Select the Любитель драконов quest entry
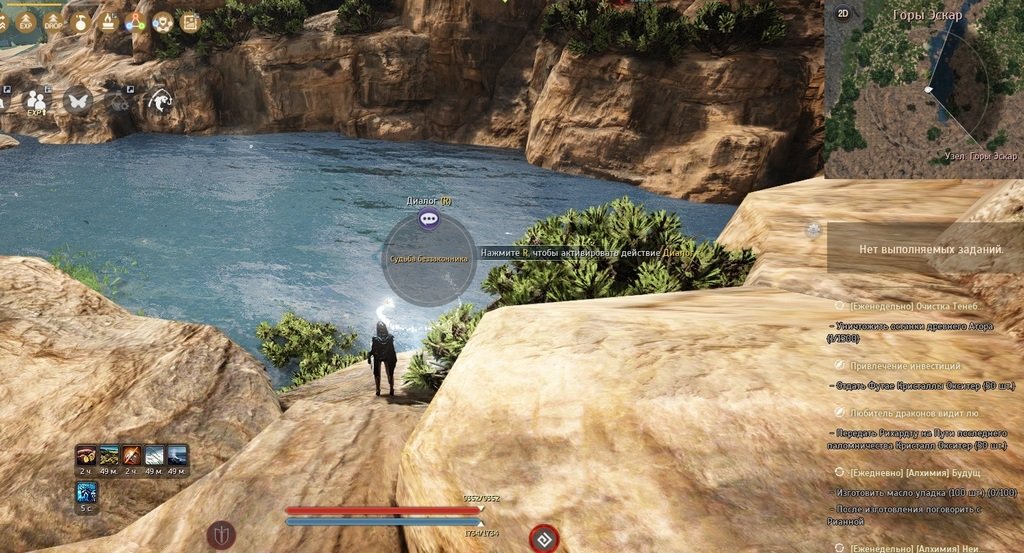The height and width of the screenshot is (553, 1024). pyautogui.click(x=913, y=412)
